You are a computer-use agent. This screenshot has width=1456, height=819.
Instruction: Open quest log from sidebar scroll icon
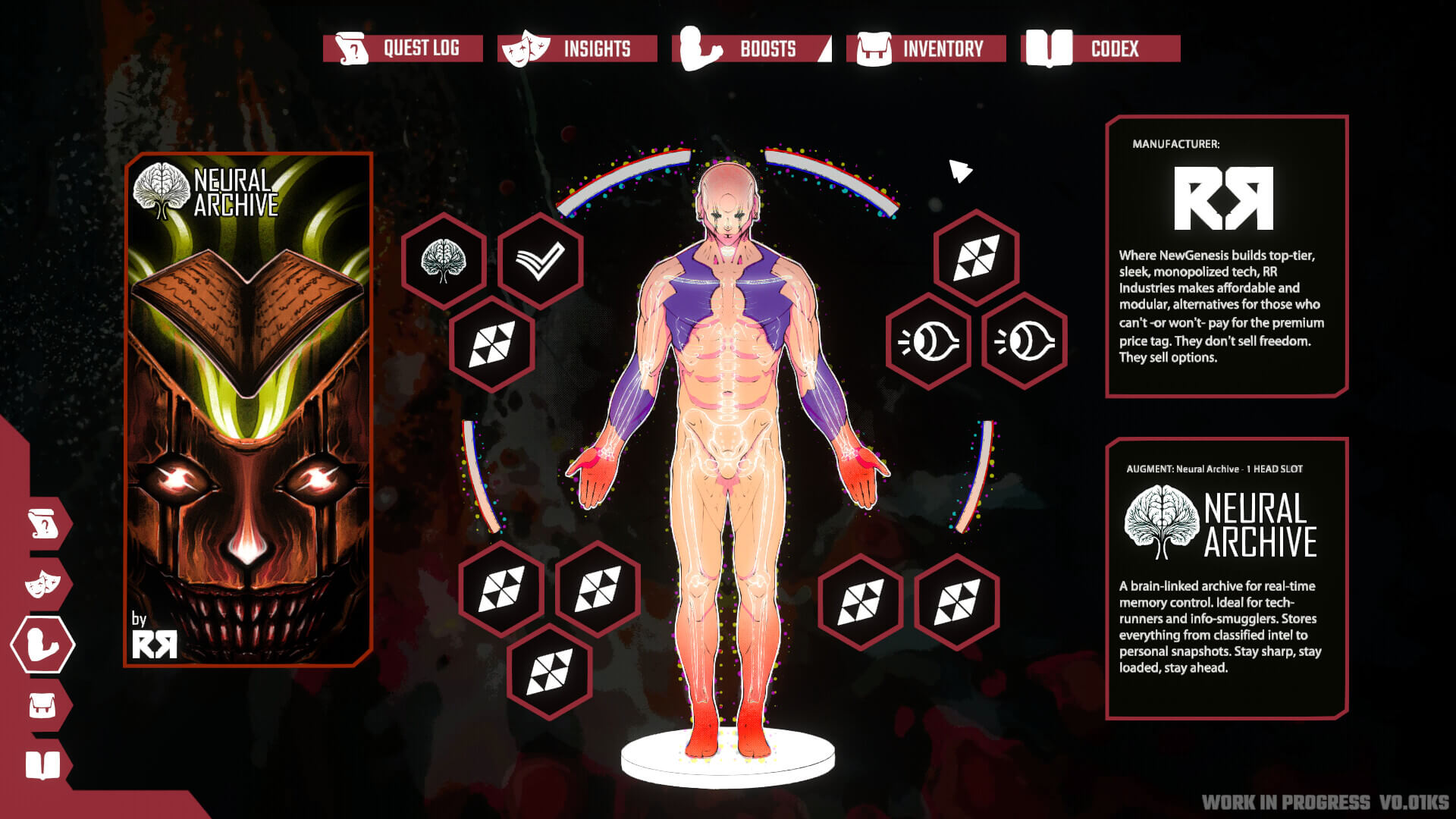43,523
